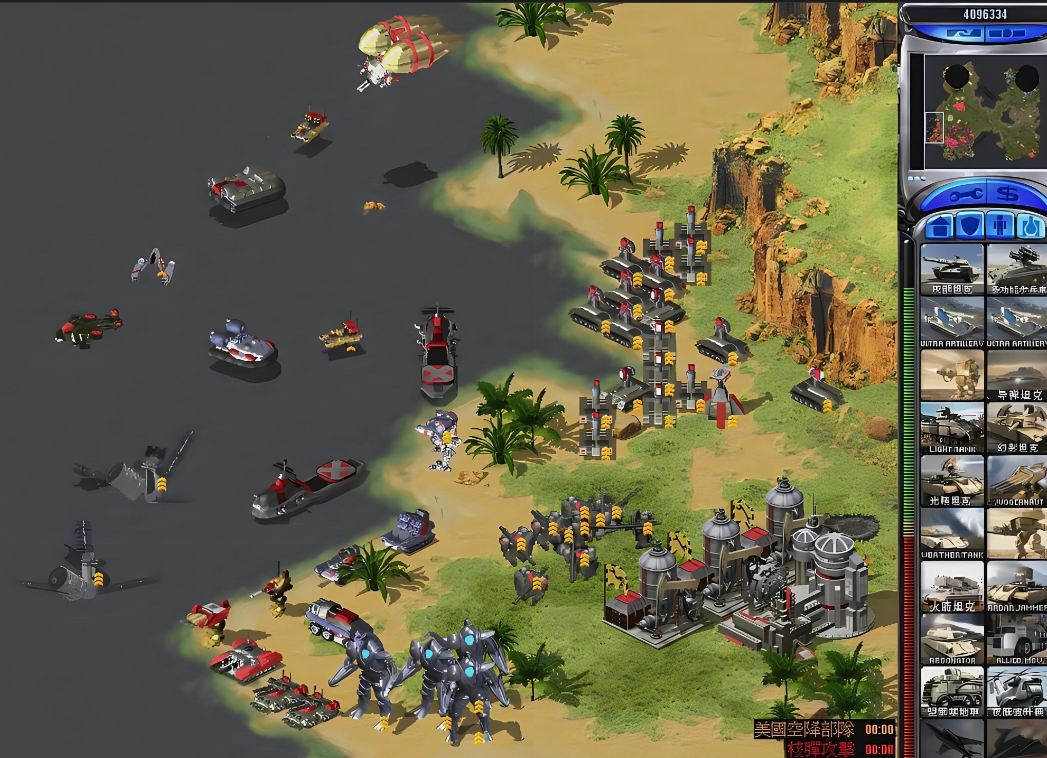Build a Weather Tank unit
The image size is (1047, 758).
tap(951, 532)
